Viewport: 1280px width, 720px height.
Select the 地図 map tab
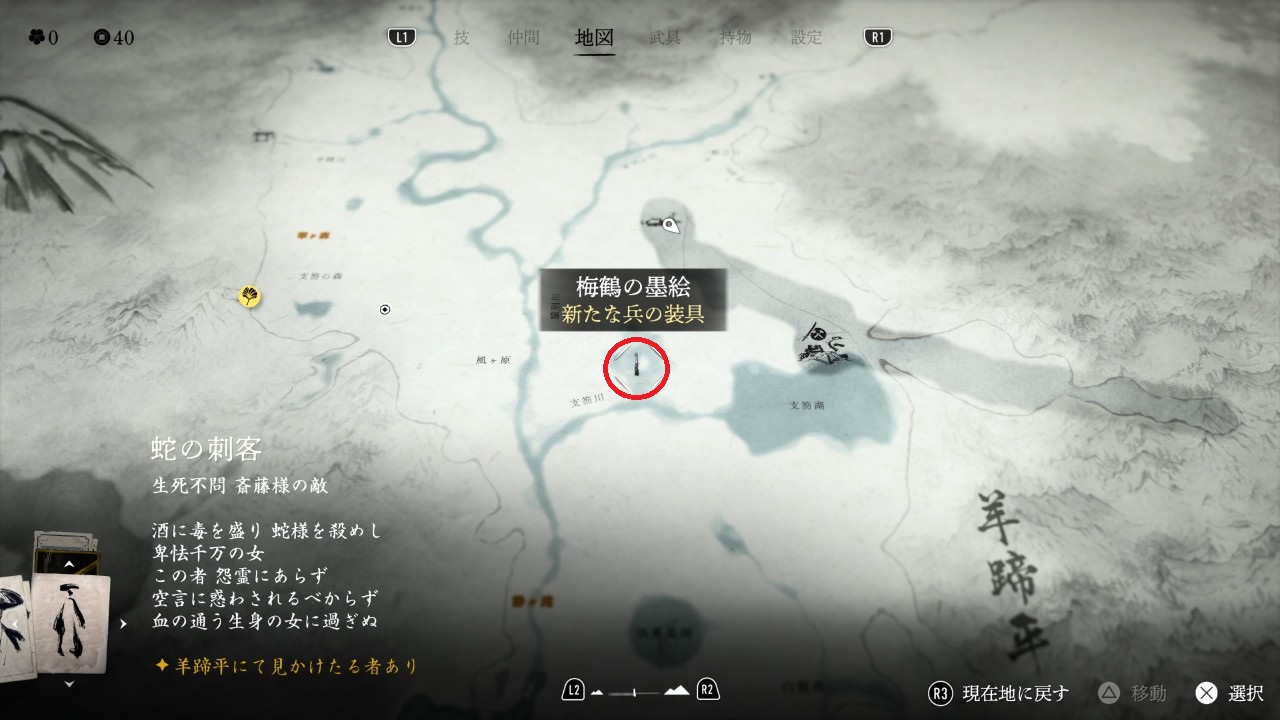tap(595, 38)
